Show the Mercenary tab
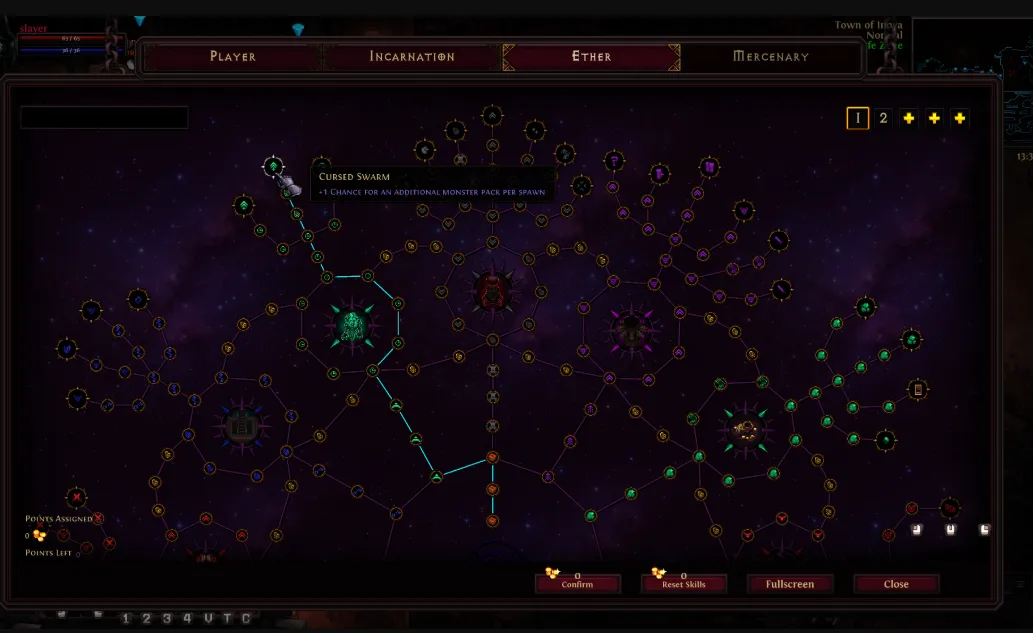The height and width of the screenshot is (633, 1033). click(770, 57)
